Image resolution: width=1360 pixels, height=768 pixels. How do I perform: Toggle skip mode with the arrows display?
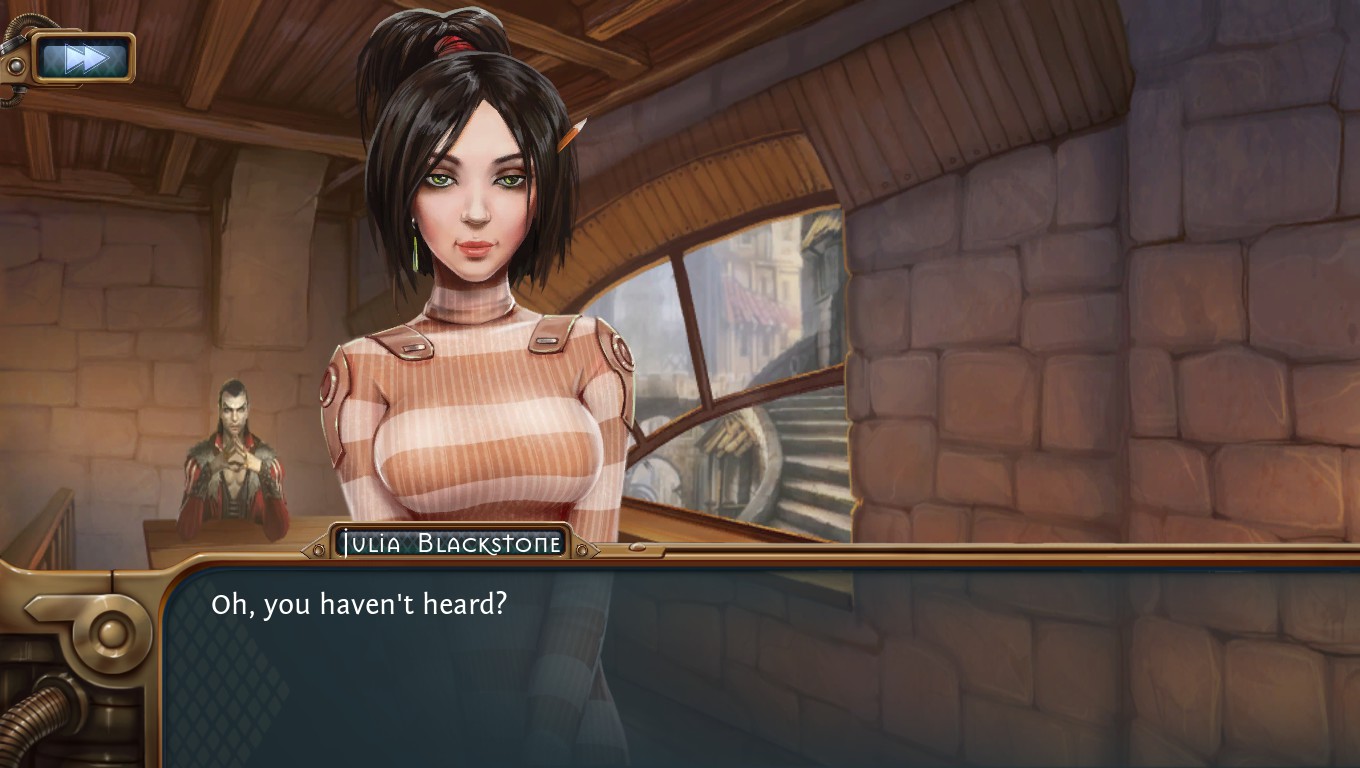82,57
